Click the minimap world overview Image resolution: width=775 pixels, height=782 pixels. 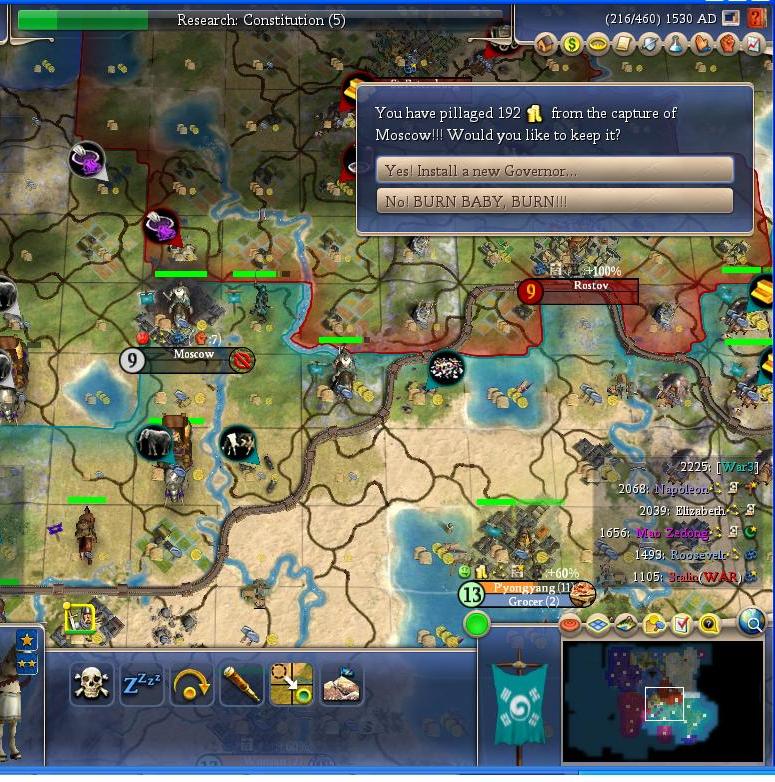click(x=662, y=701)
